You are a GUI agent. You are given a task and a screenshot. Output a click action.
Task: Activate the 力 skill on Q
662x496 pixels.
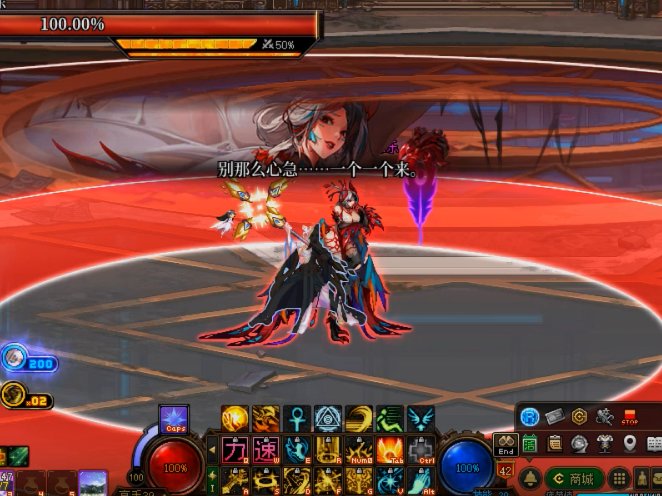(234, 449)
